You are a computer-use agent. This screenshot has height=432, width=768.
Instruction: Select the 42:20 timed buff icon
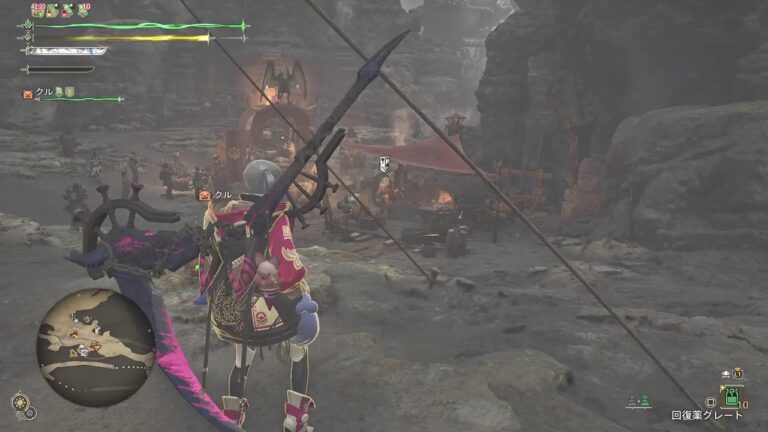tap(36, 10)
